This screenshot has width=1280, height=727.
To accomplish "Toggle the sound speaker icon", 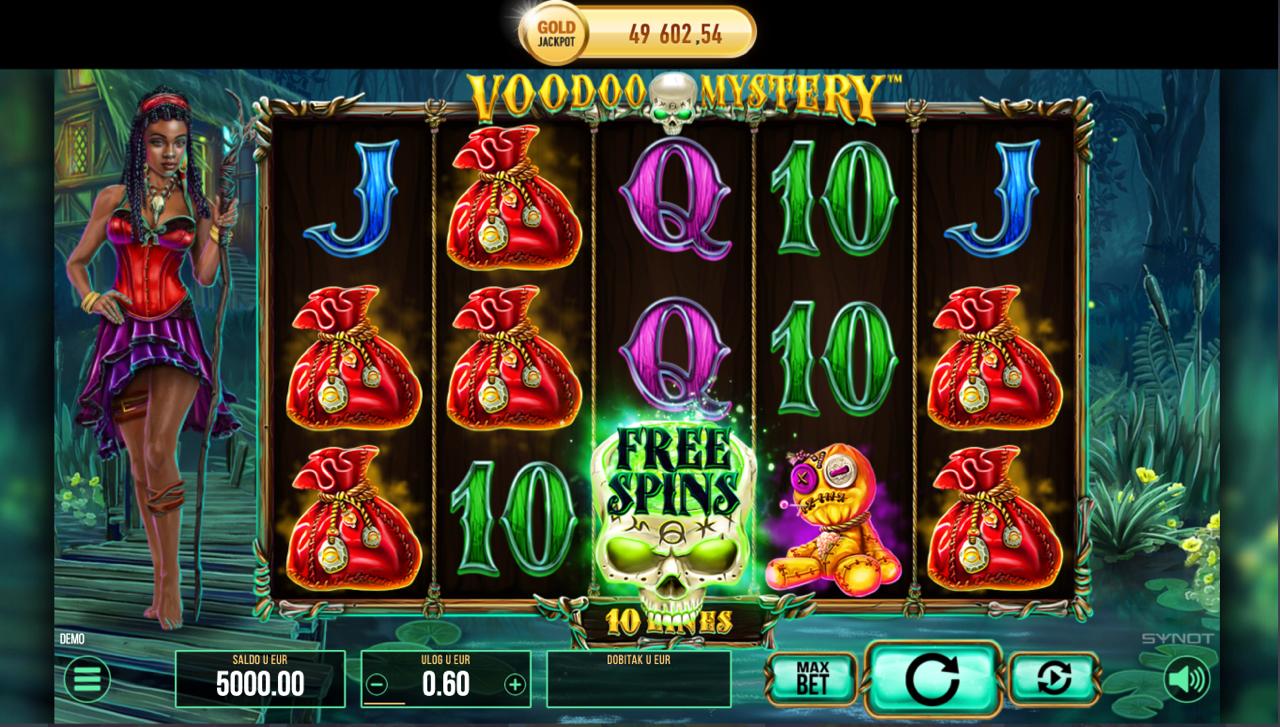I will [1187, 680].
